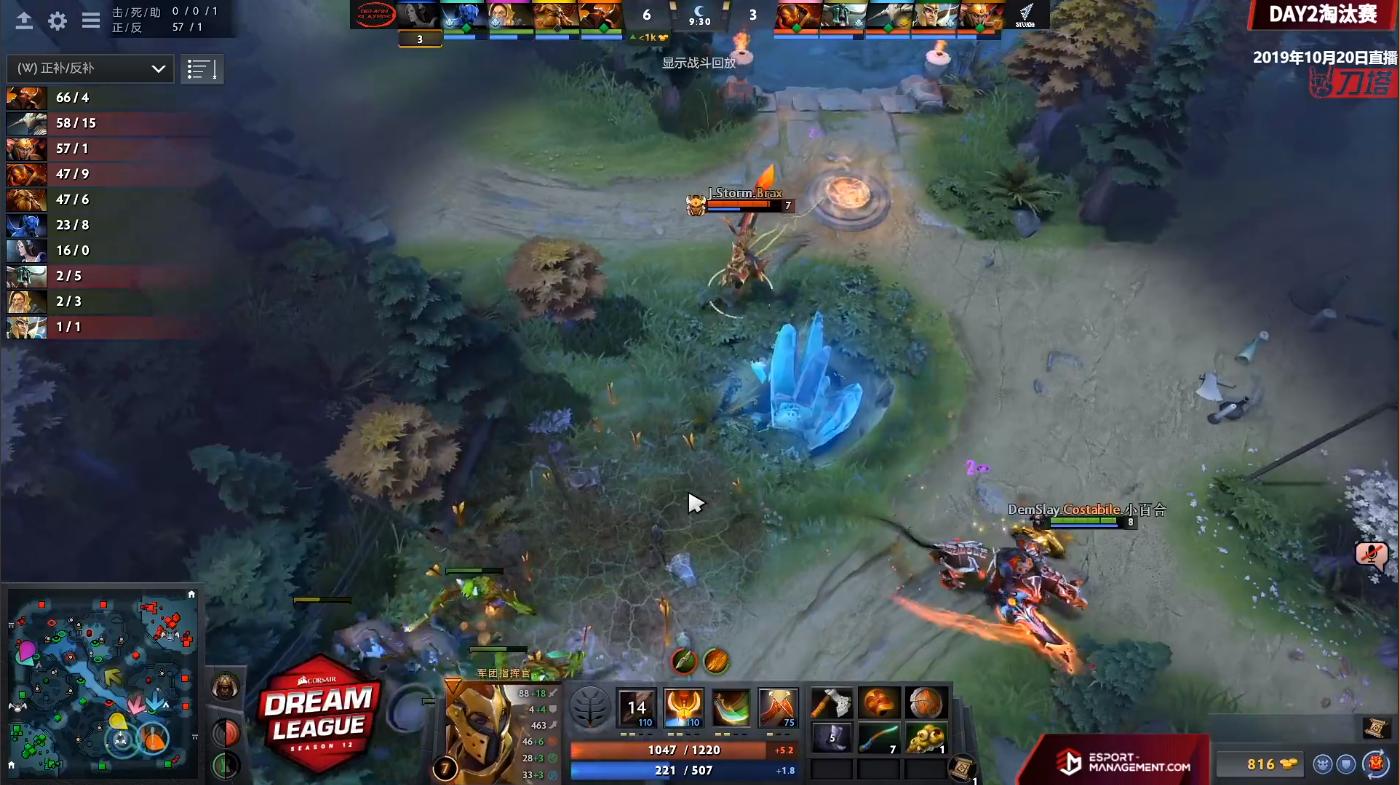Click the 显示战斗回放 replay option
Screen dimensions: 1400x785
tap(697, 60)
